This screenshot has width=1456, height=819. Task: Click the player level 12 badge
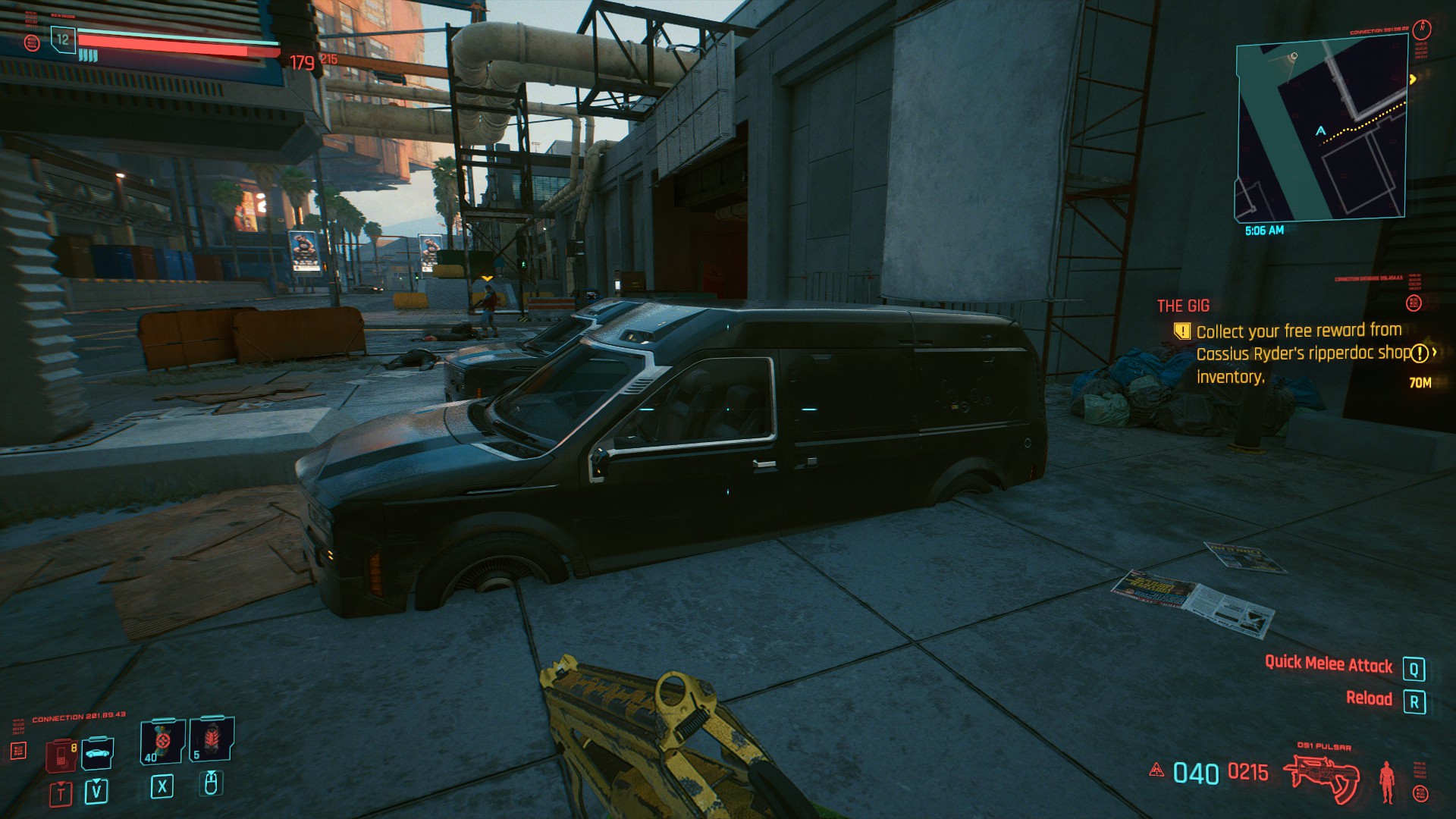pyautogui.click(x=63, y=39)
